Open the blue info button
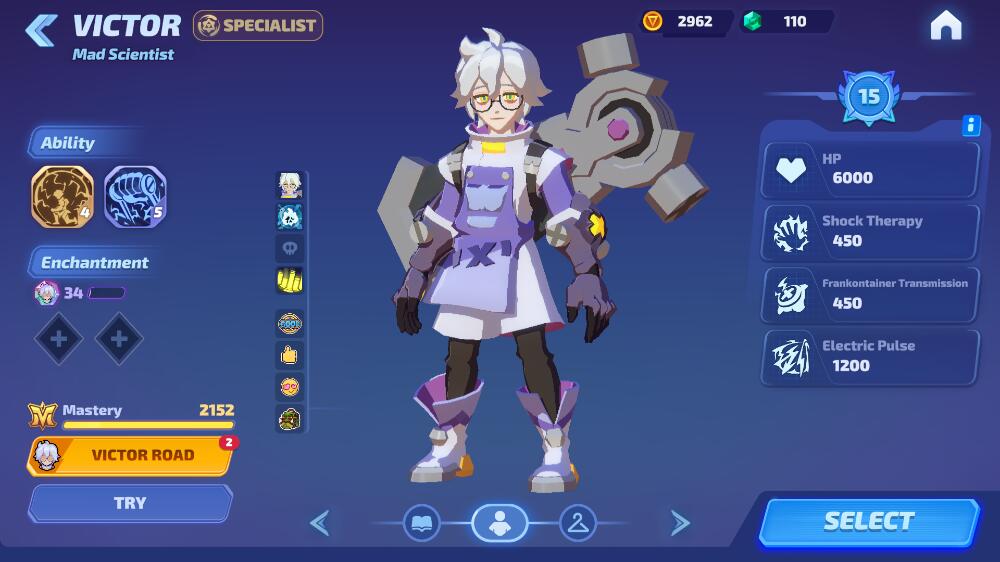 tap(970, 125)
